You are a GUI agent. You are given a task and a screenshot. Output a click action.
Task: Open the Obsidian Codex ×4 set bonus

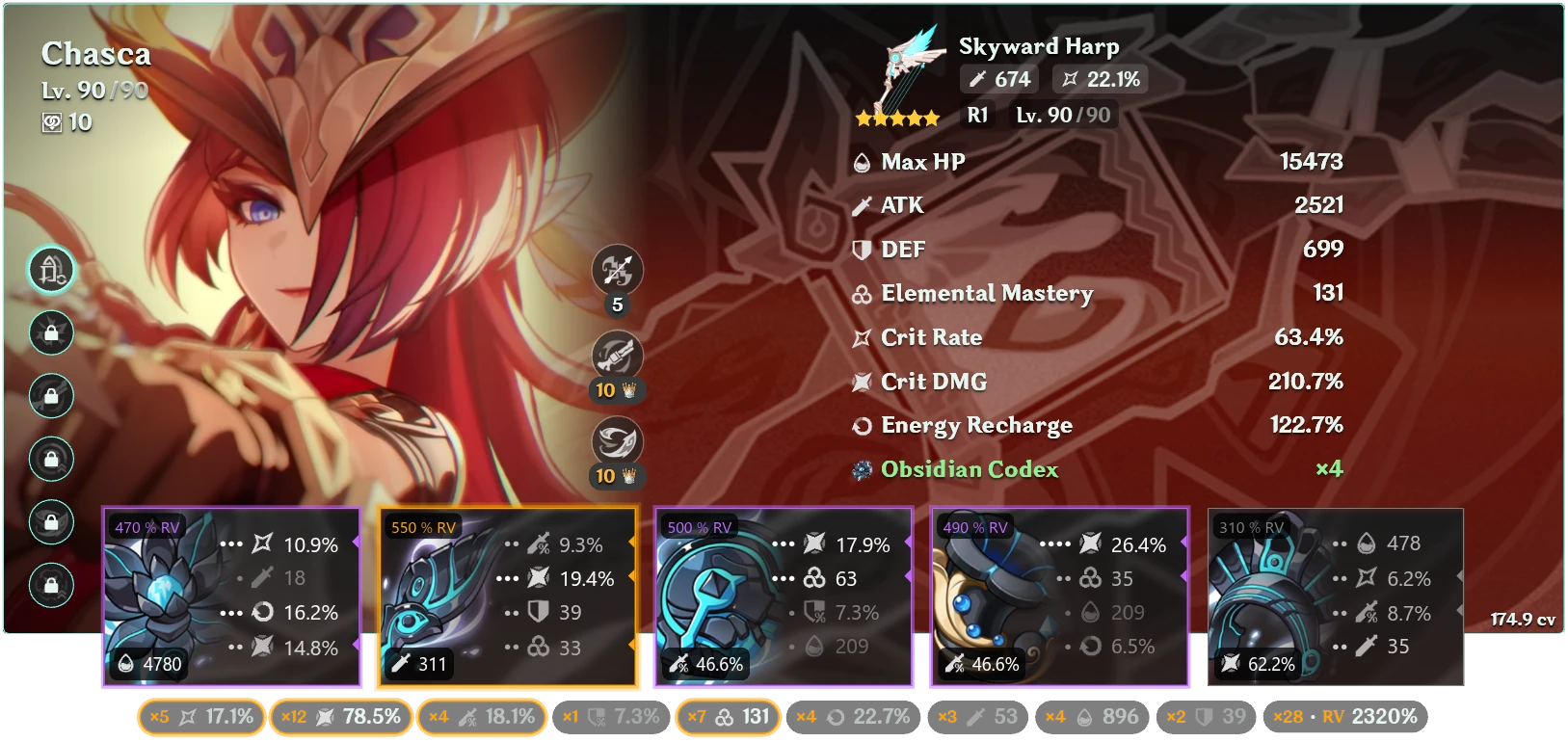(967, 470)
